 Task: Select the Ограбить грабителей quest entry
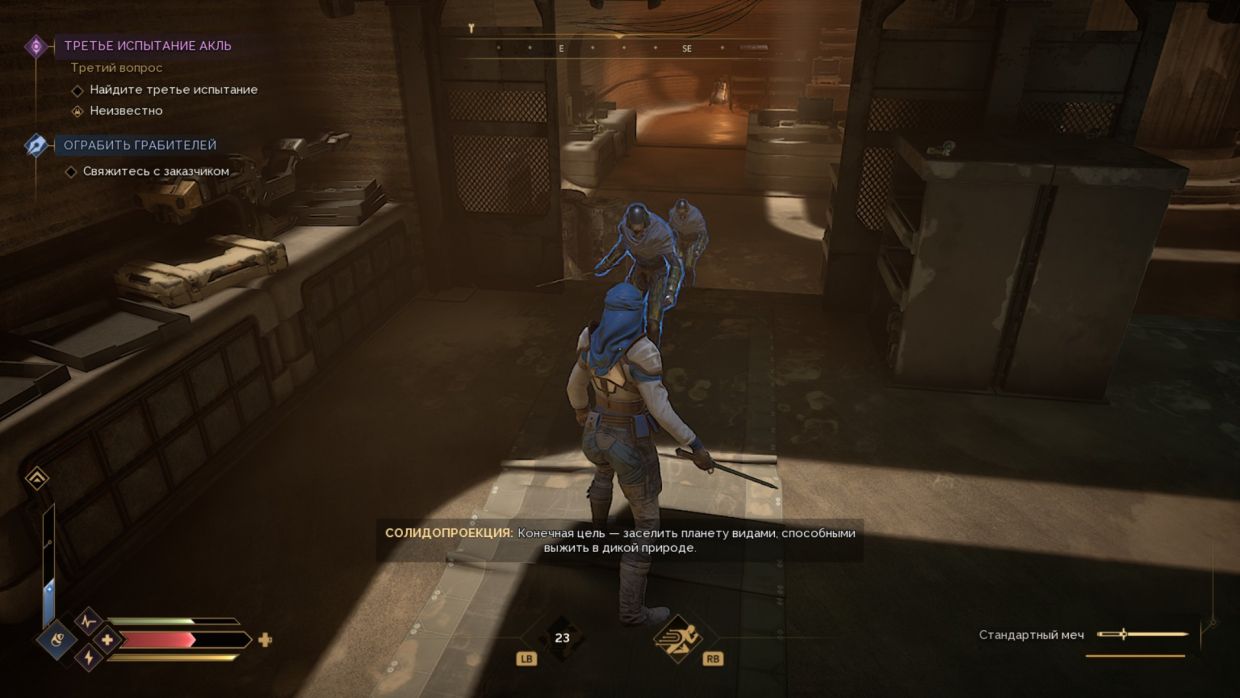(140, 145)
